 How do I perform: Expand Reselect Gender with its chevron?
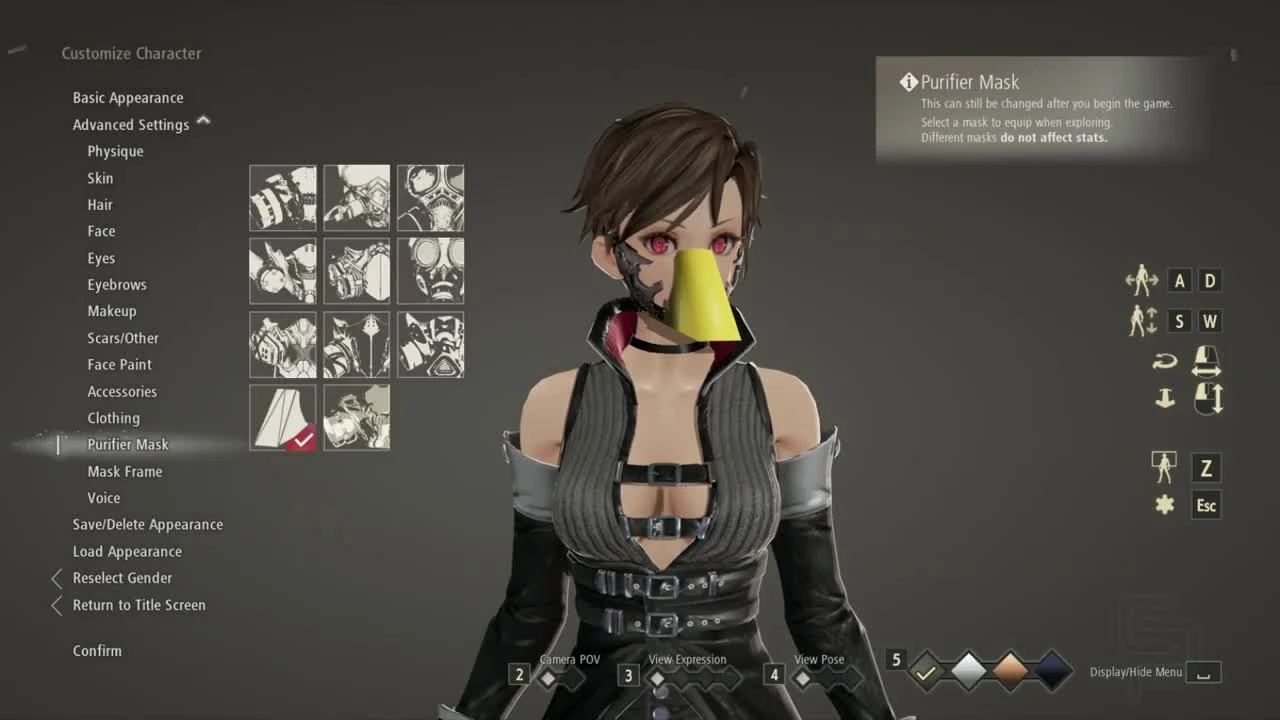pos(56,578)
